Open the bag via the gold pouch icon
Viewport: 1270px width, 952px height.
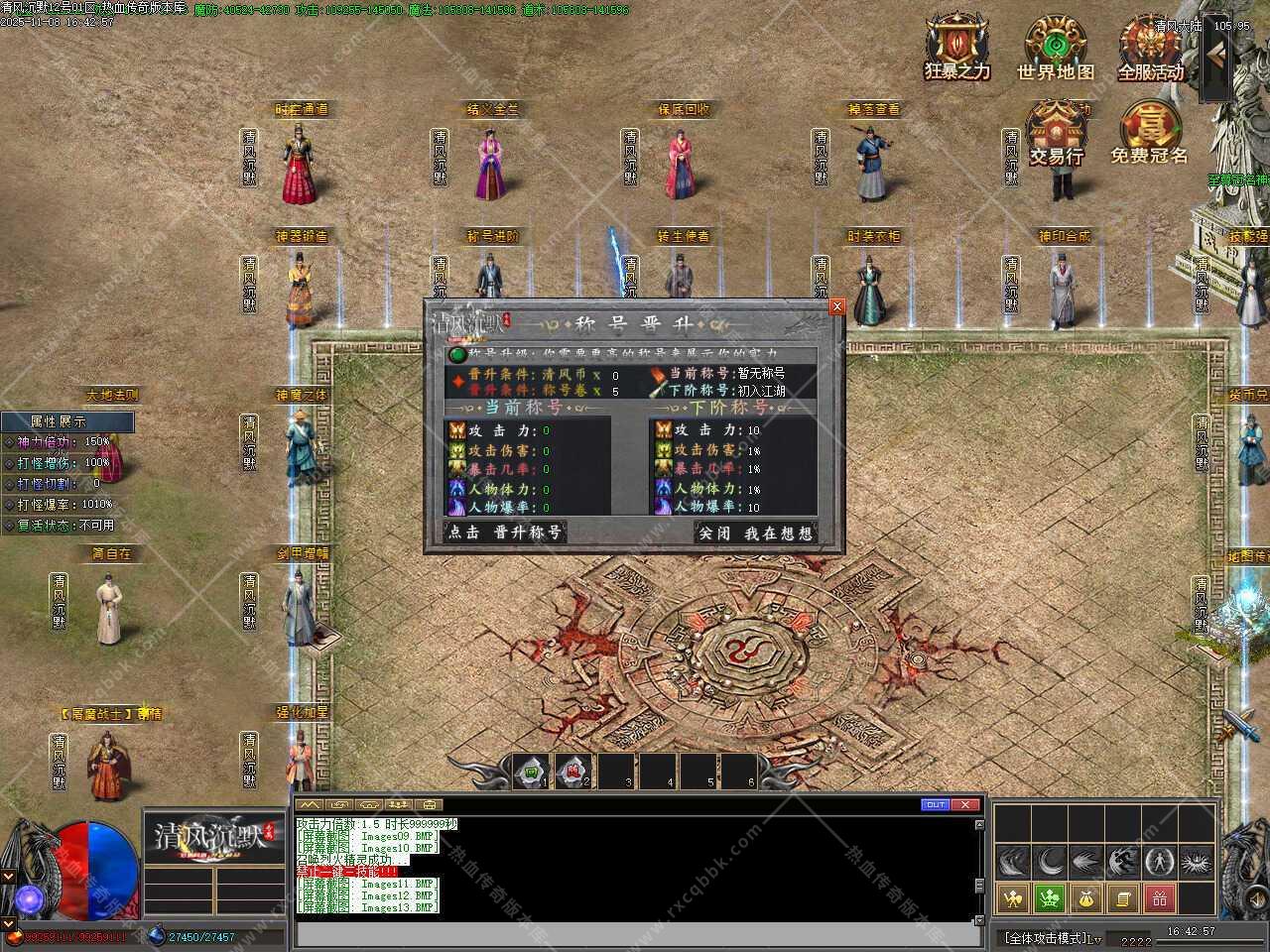tap(1086, 899)
